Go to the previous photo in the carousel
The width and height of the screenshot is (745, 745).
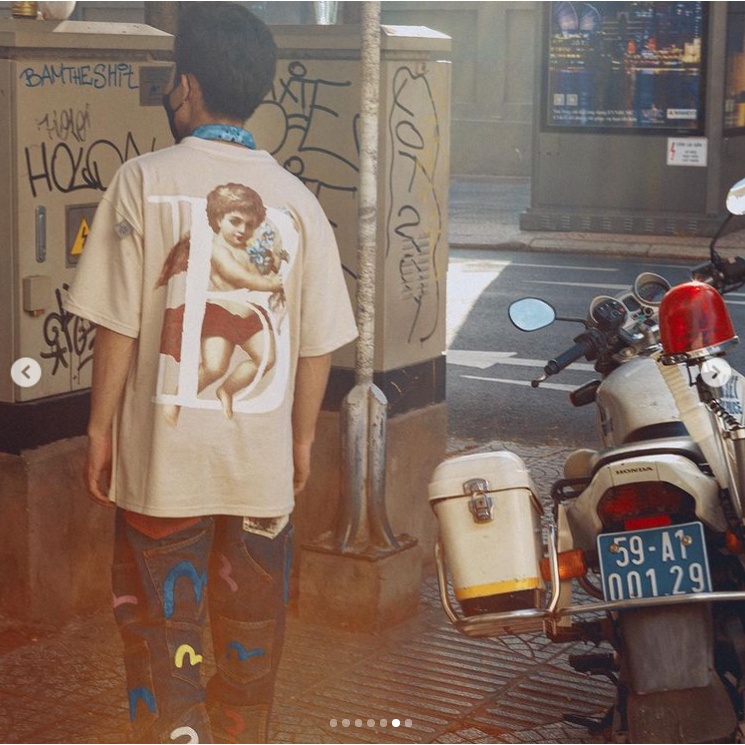click(26, 372)
